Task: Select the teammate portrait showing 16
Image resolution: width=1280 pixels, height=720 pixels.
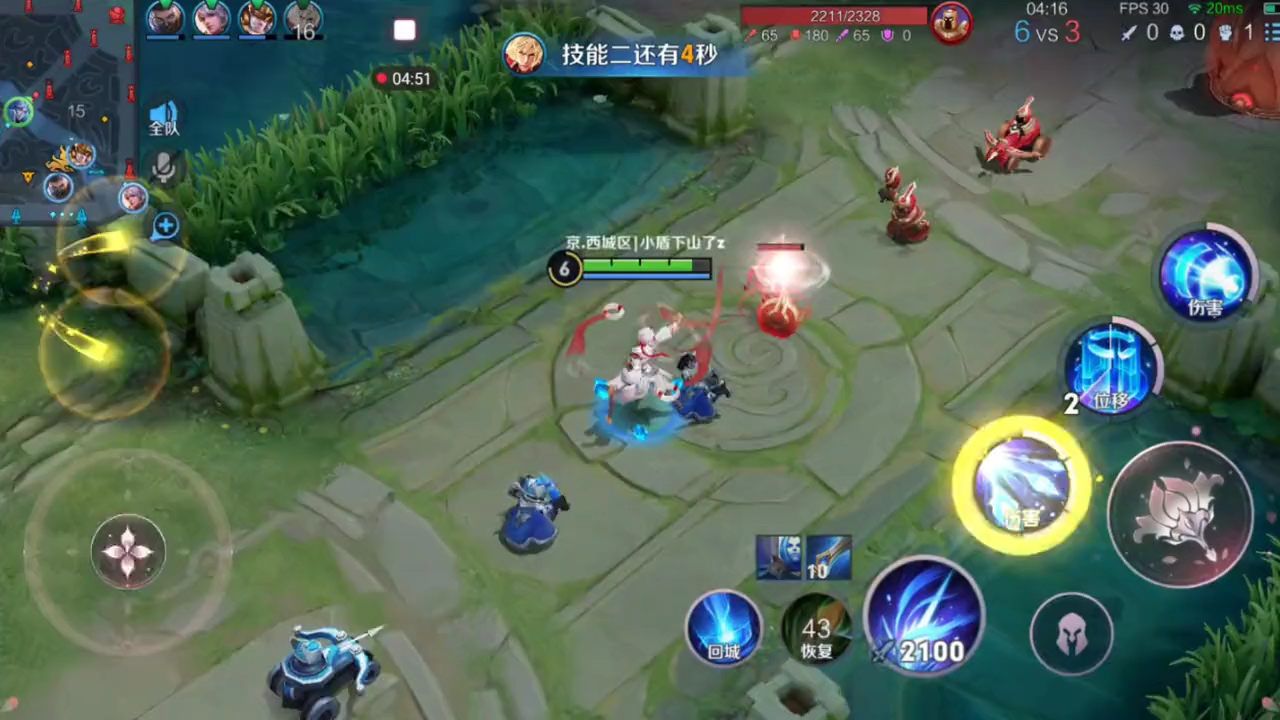Action: [303, 20]
